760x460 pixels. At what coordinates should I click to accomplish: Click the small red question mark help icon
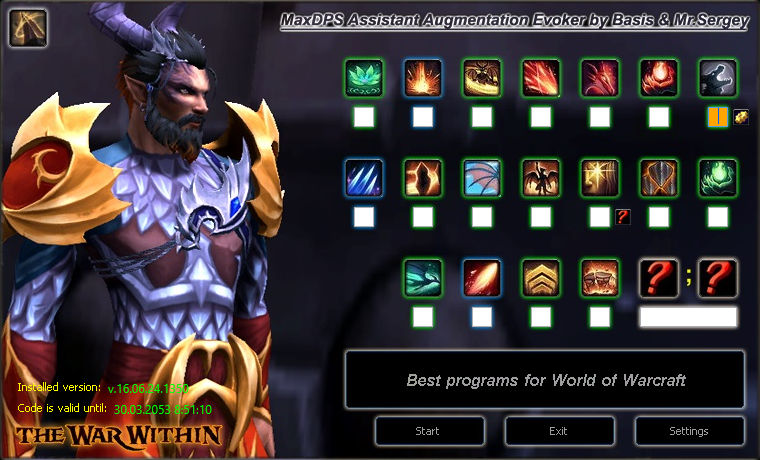tap(622, 216)
